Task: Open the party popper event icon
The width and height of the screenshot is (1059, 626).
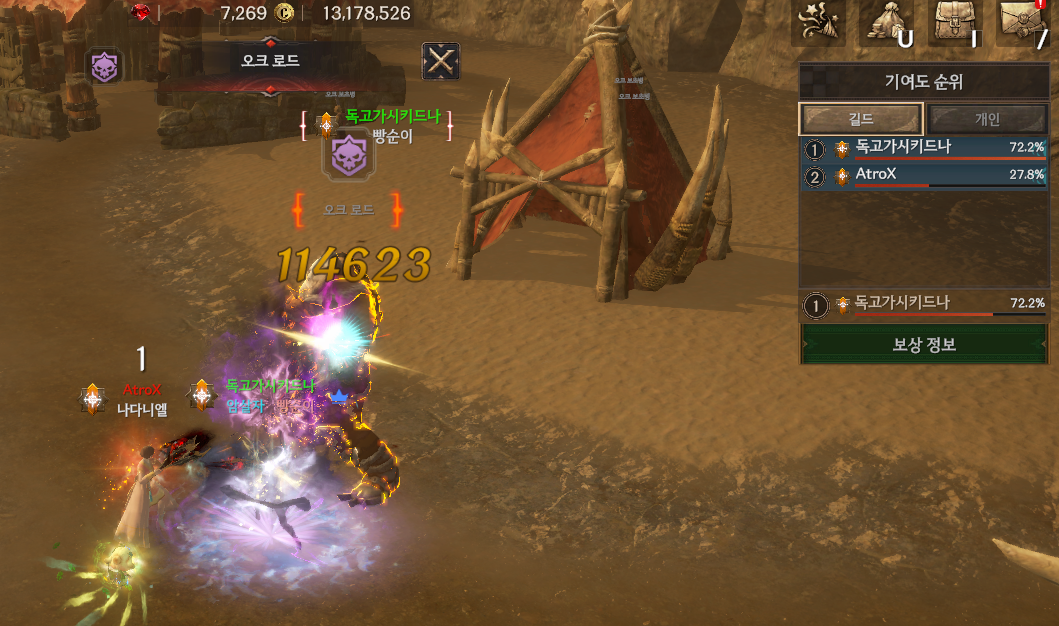Action: pyautogui.click(x=817, y=22)
